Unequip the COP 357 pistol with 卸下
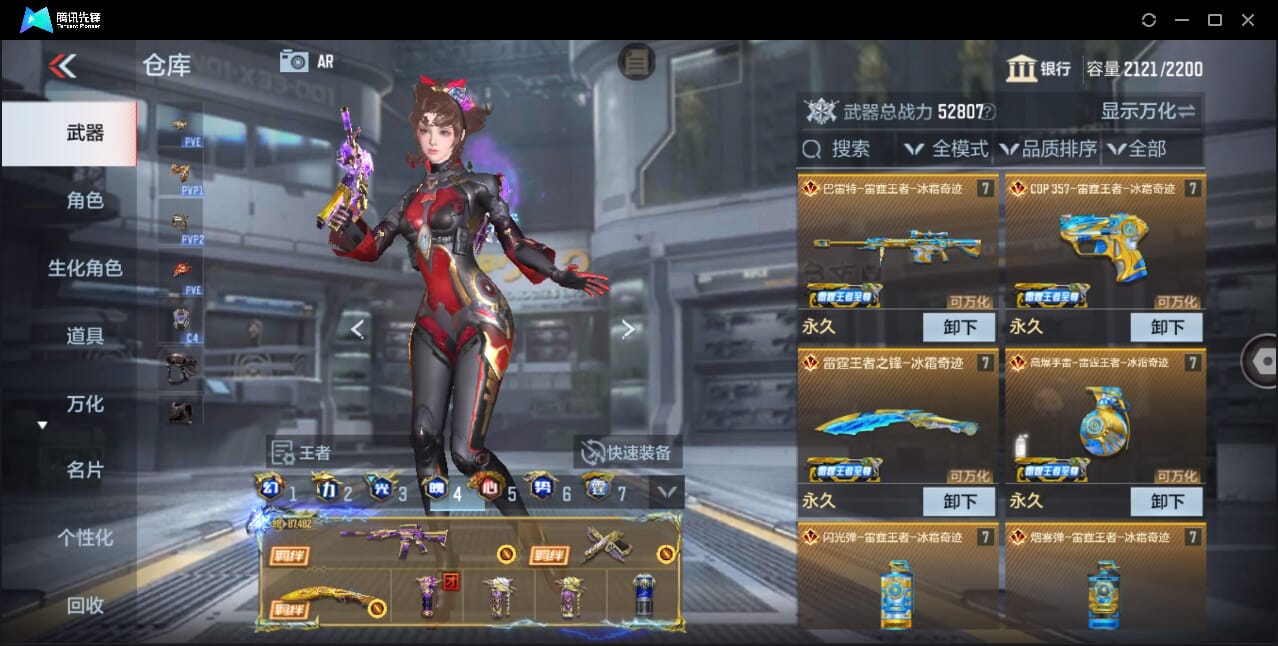Screen dimensions: 1278x646 [x=1166, y=327]
